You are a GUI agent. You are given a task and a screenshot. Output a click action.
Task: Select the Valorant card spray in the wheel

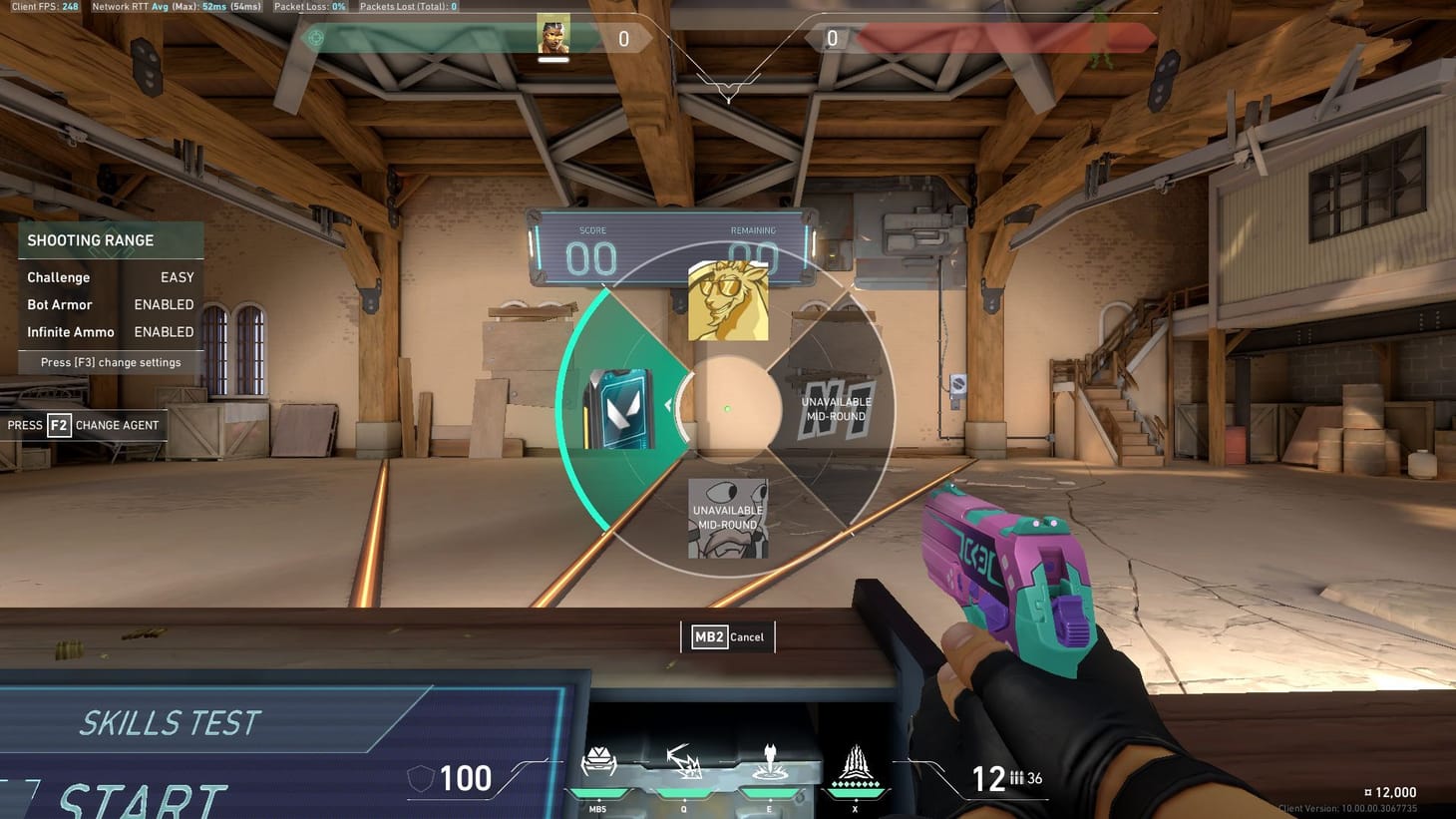(x=618, y=409)
